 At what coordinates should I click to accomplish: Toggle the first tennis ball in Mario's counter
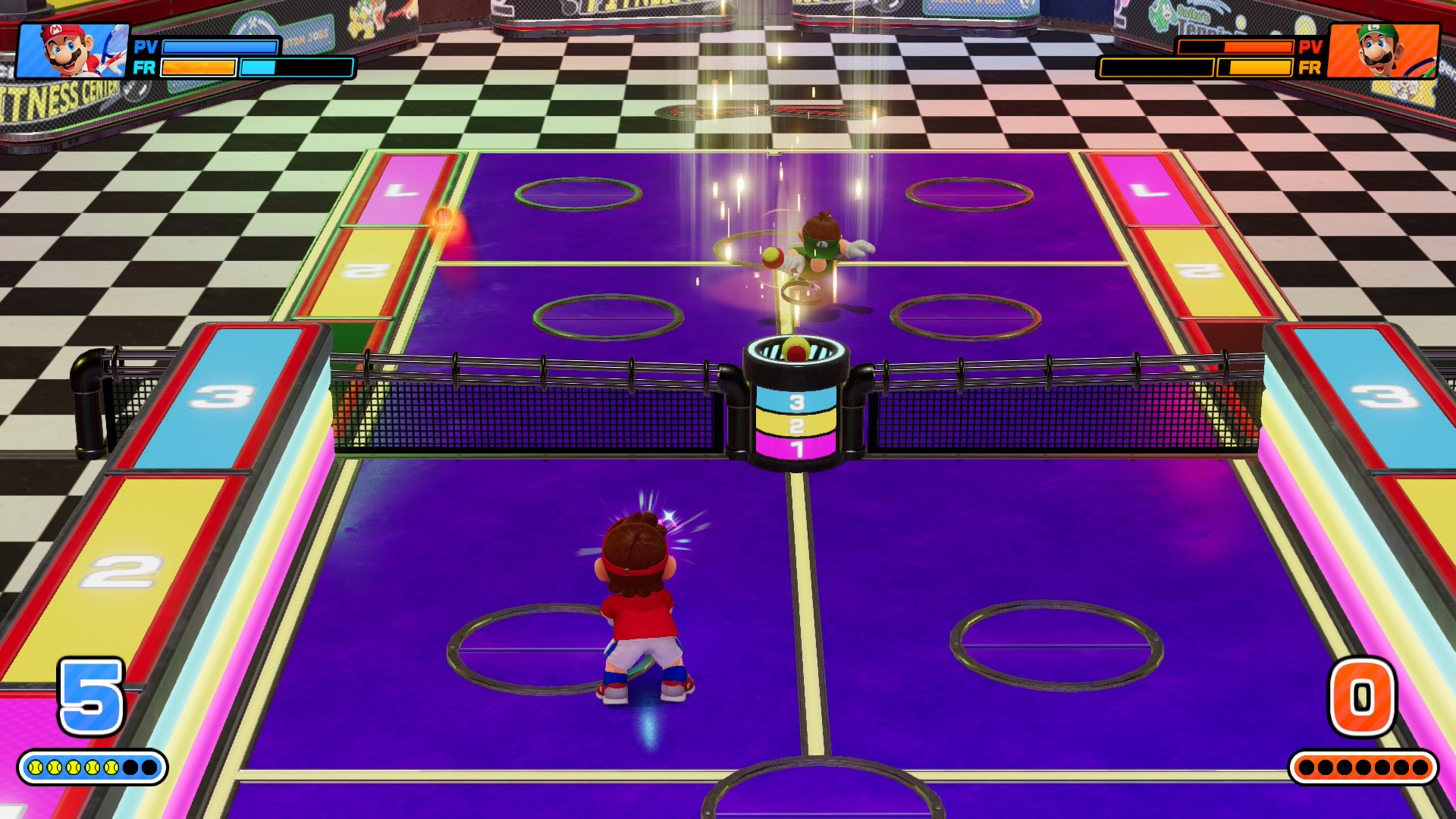34,767
